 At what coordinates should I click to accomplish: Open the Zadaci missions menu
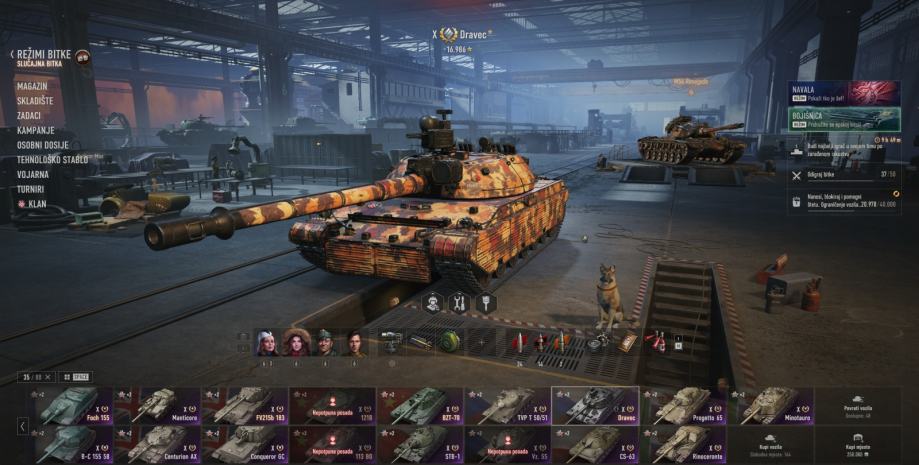(x=30, y=116)
